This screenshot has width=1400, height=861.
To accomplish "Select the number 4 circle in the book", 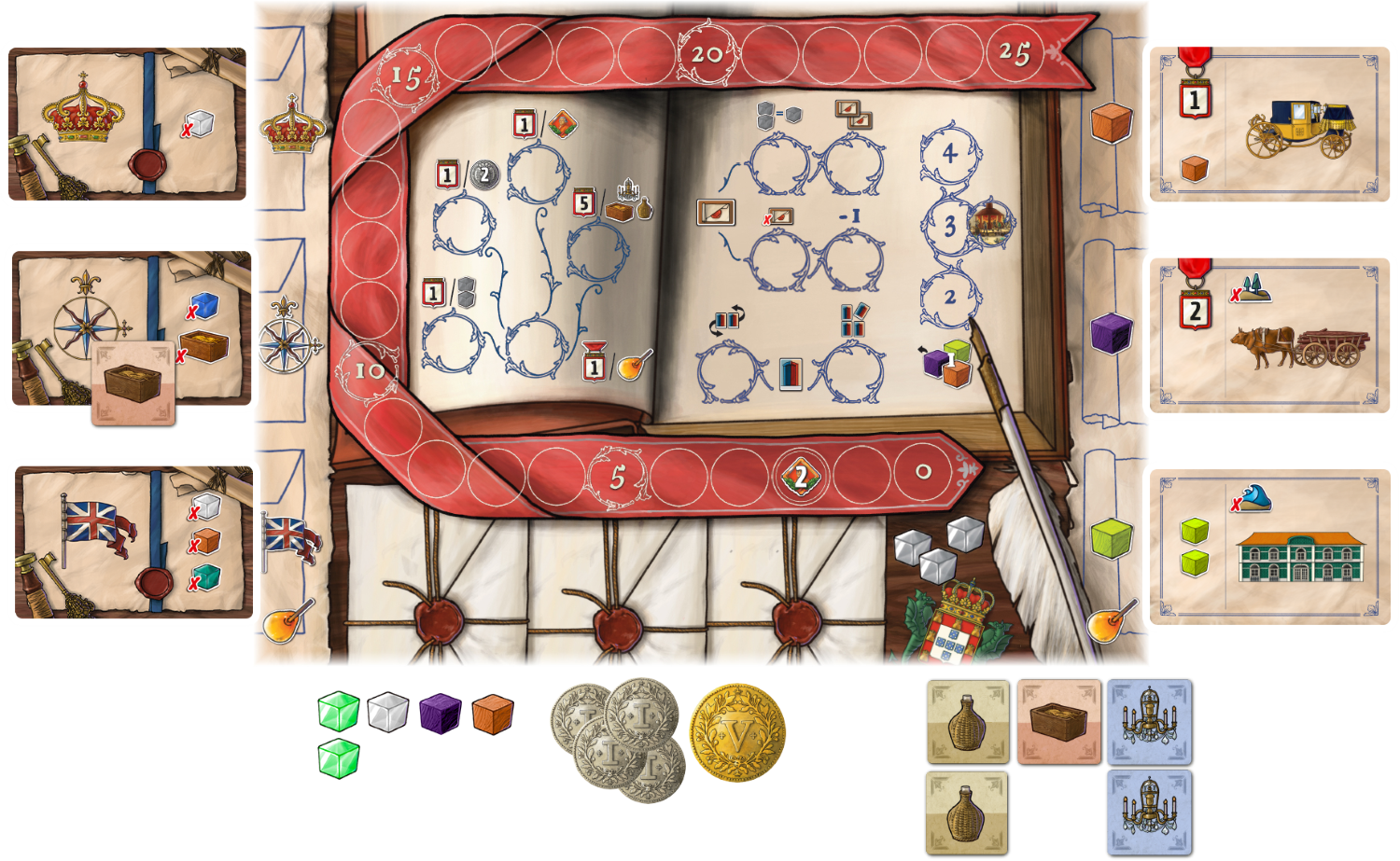I will pos(949,152).
